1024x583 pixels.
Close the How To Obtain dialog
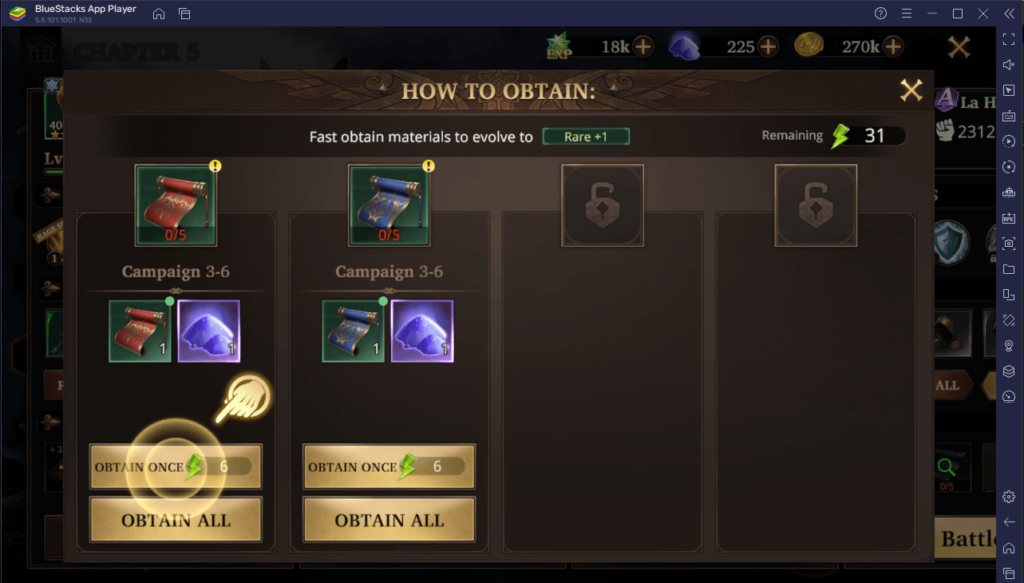click(x=911, y=91)
